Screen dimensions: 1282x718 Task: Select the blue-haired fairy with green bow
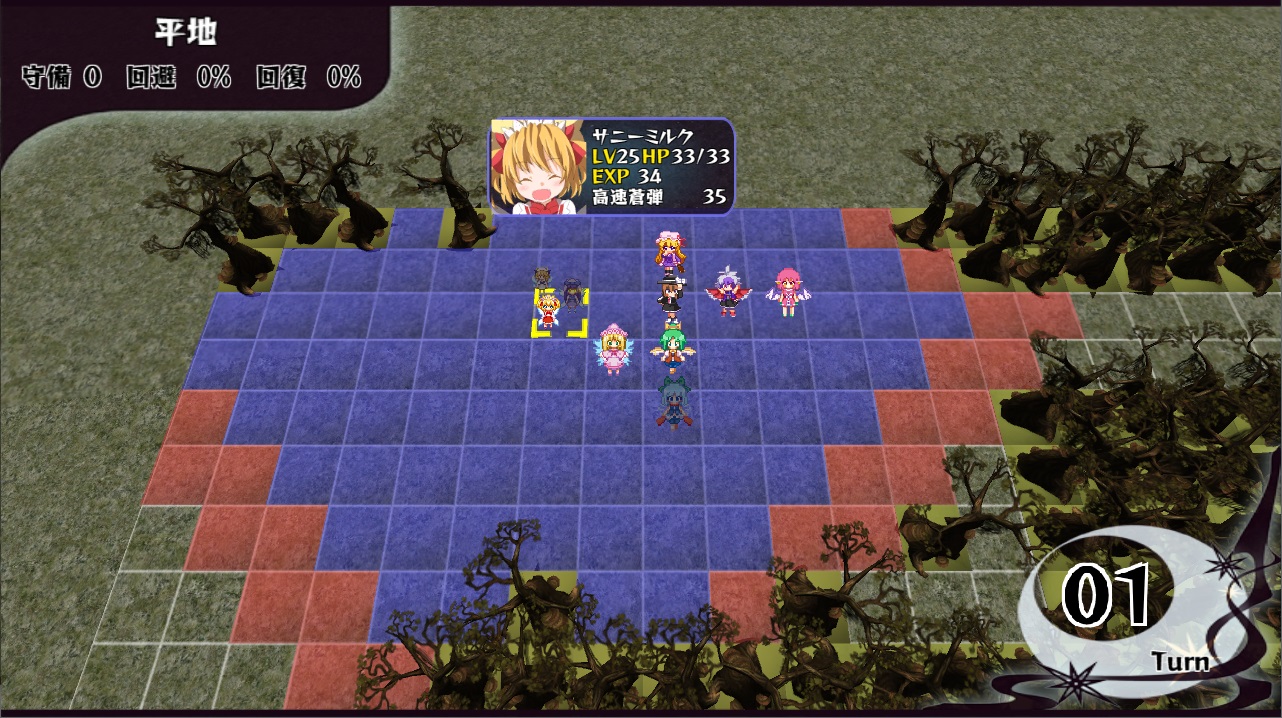coord(671,402)
